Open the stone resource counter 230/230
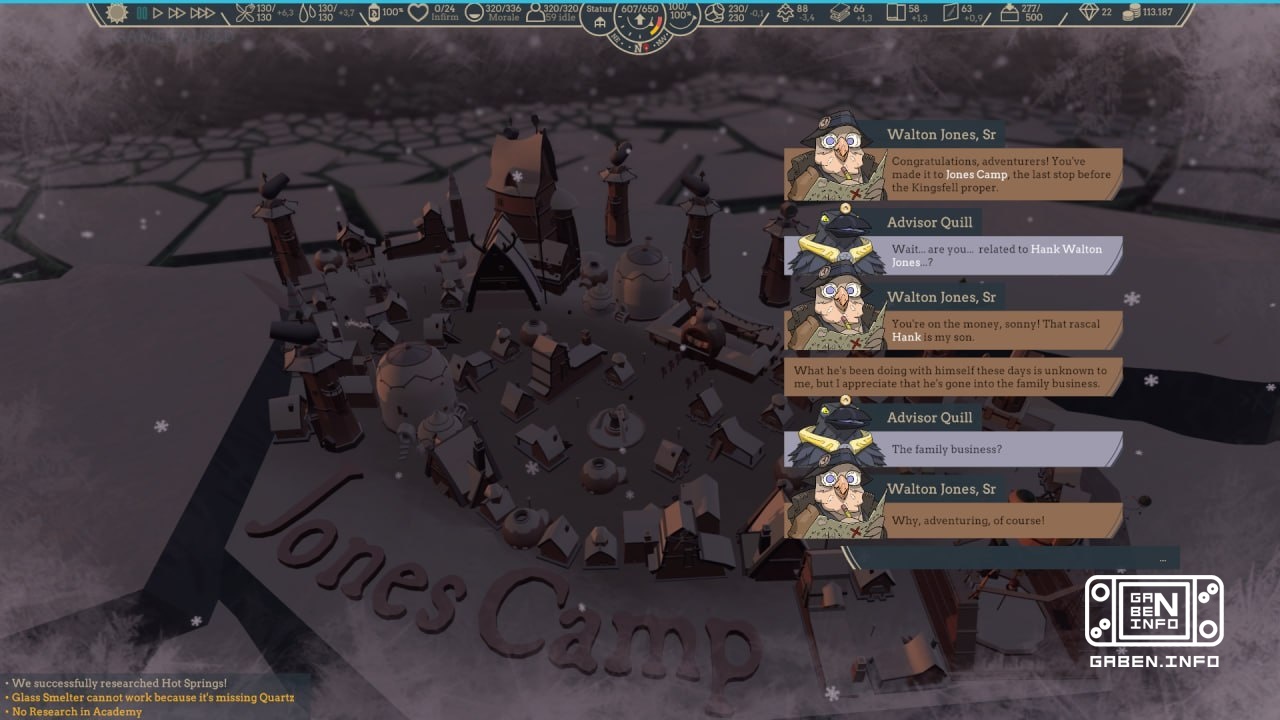 [x=714, y=14]
